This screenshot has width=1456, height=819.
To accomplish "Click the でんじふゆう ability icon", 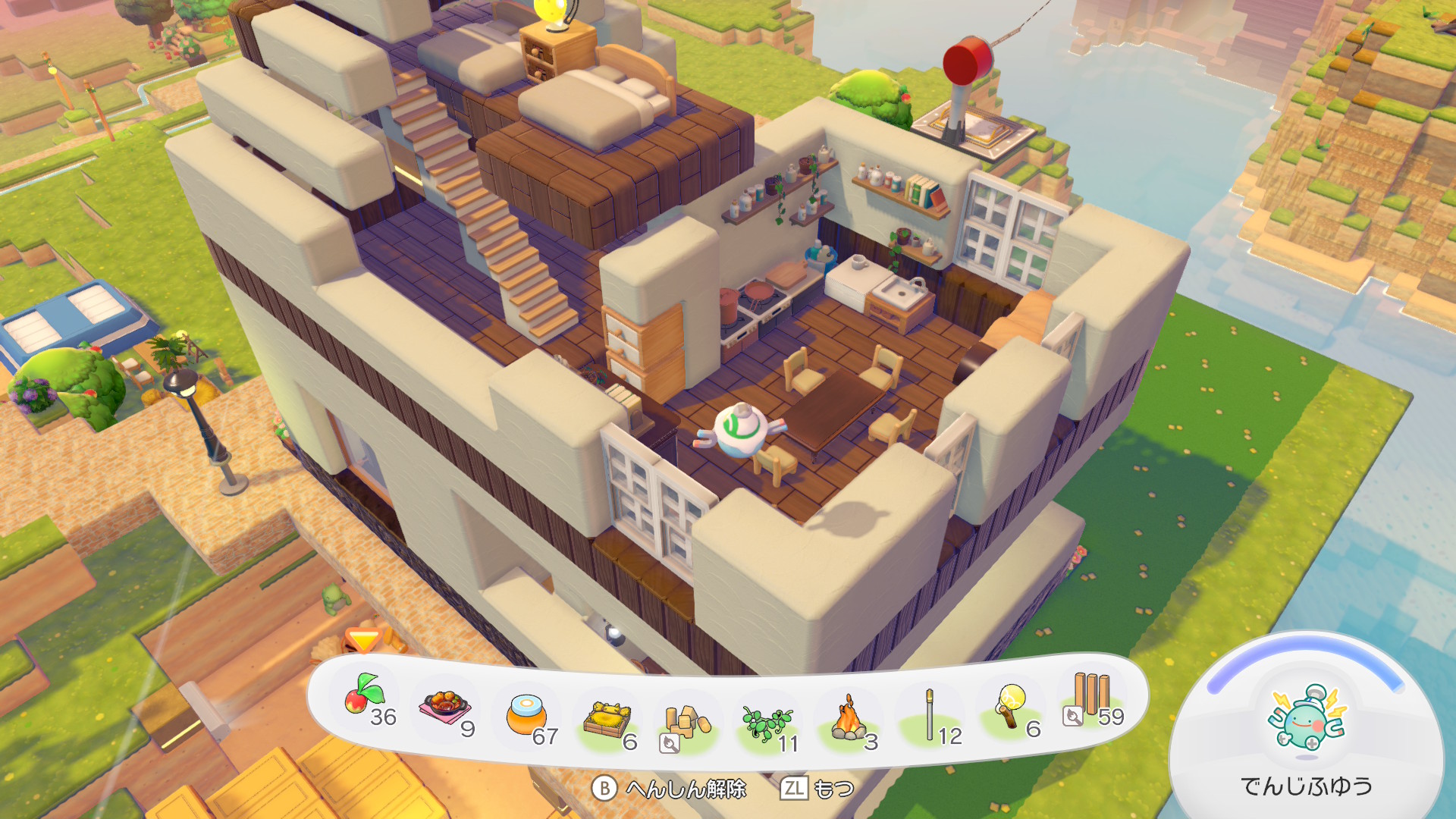I will coord(1307,719).
